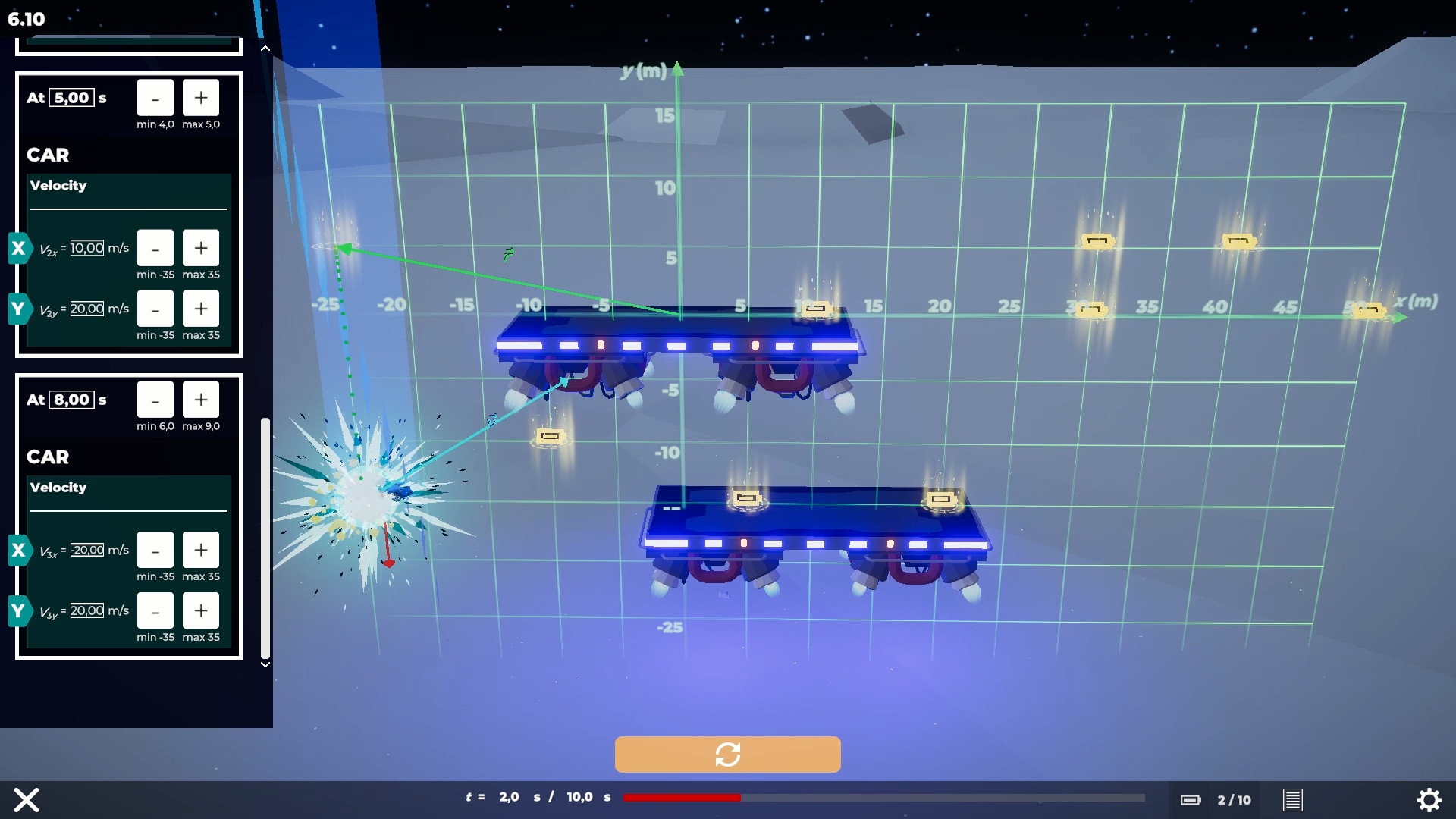This screenshot has height=819, width=1456.
Task: Decrease V2y velocity with its minus button
Action: (x=155, y=309)
